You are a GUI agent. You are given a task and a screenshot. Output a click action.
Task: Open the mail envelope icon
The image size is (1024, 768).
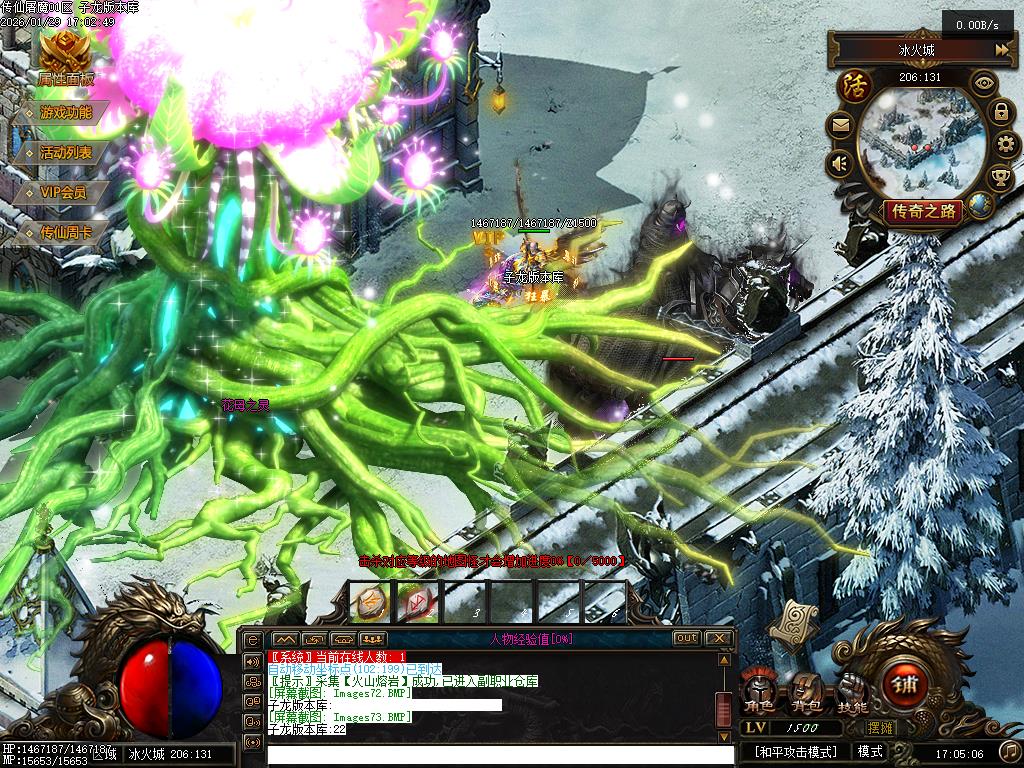tap(839, 126)
